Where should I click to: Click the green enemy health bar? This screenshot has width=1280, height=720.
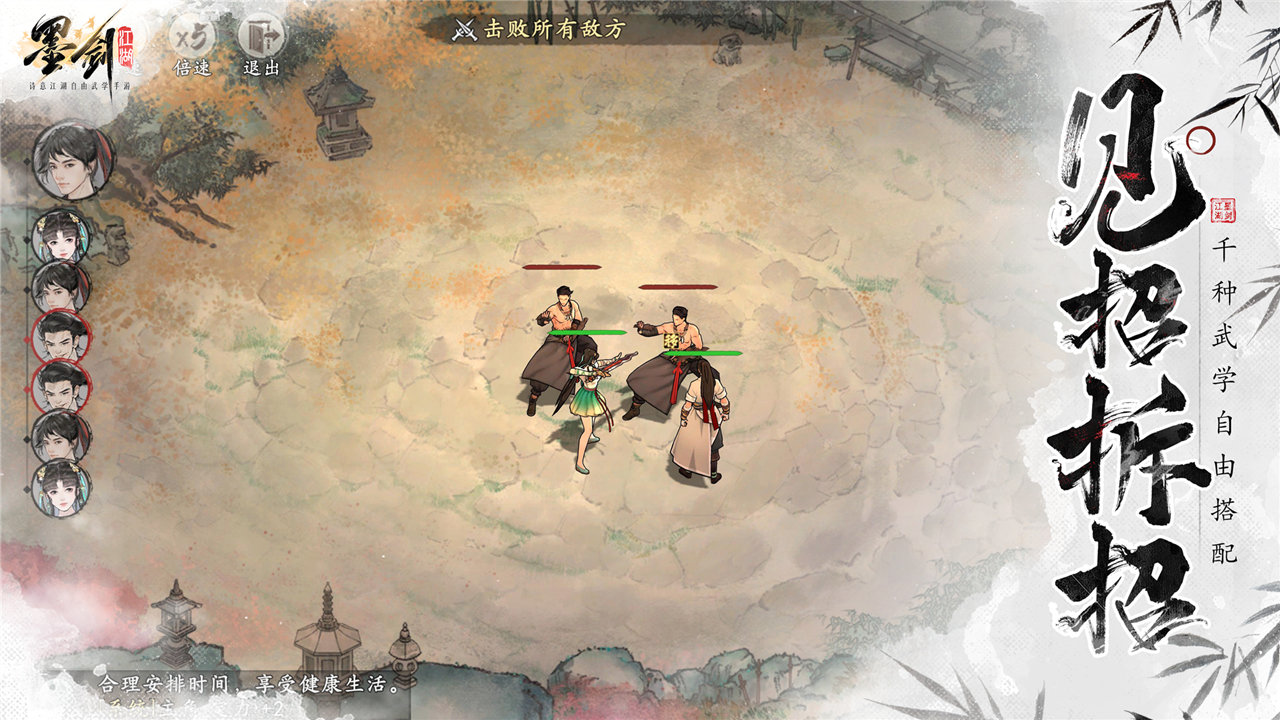point(587,333)
